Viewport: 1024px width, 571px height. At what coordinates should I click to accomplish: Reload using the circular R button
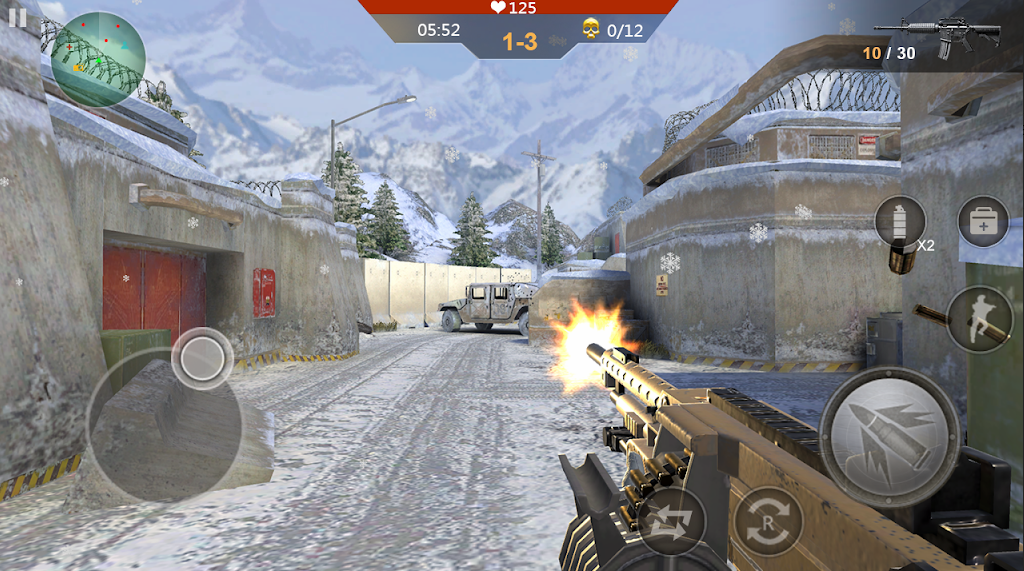click(768, 521)
